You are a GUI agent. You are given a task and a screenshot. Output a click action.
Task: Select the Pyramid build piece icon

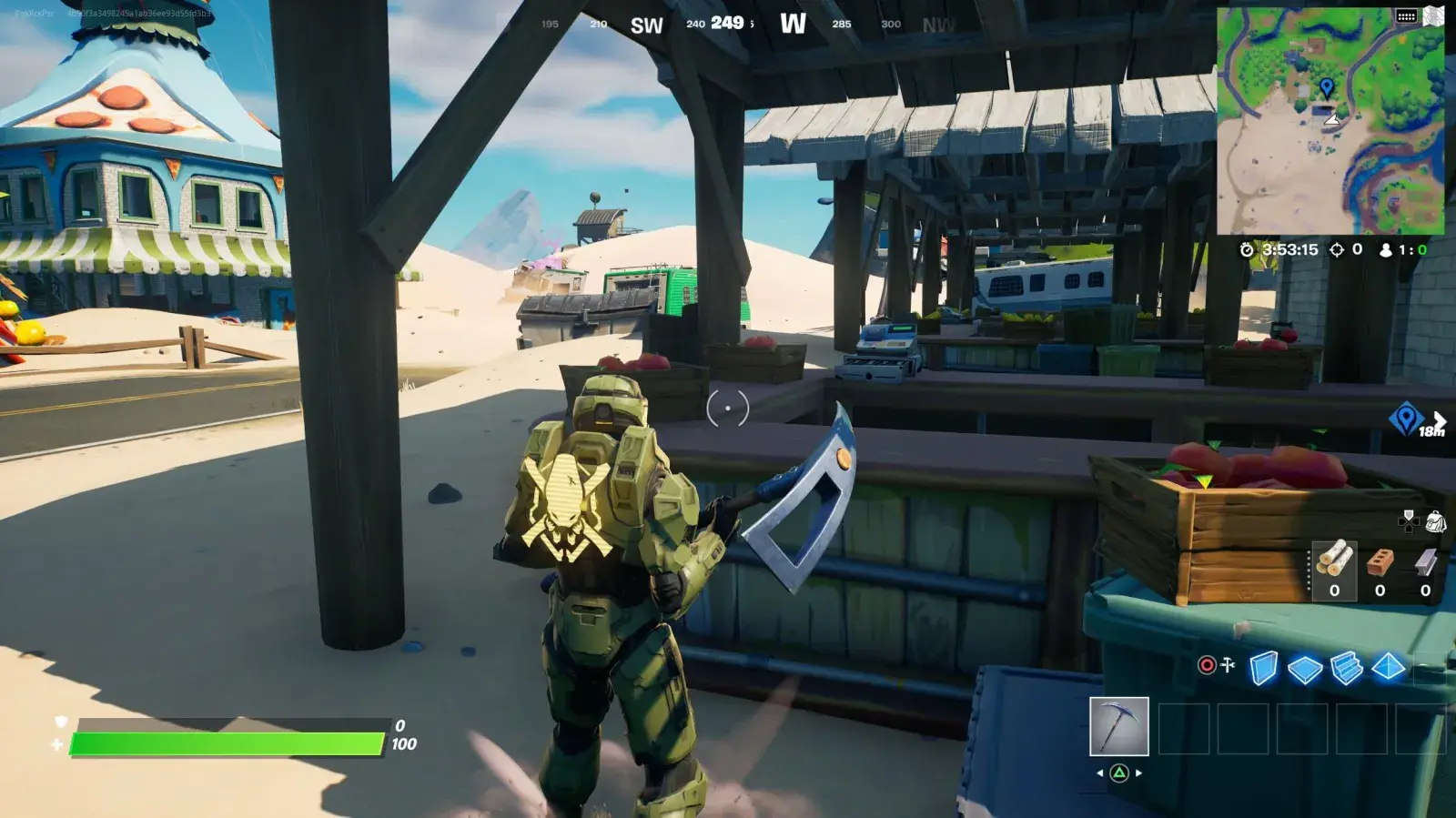(1388, 666)
